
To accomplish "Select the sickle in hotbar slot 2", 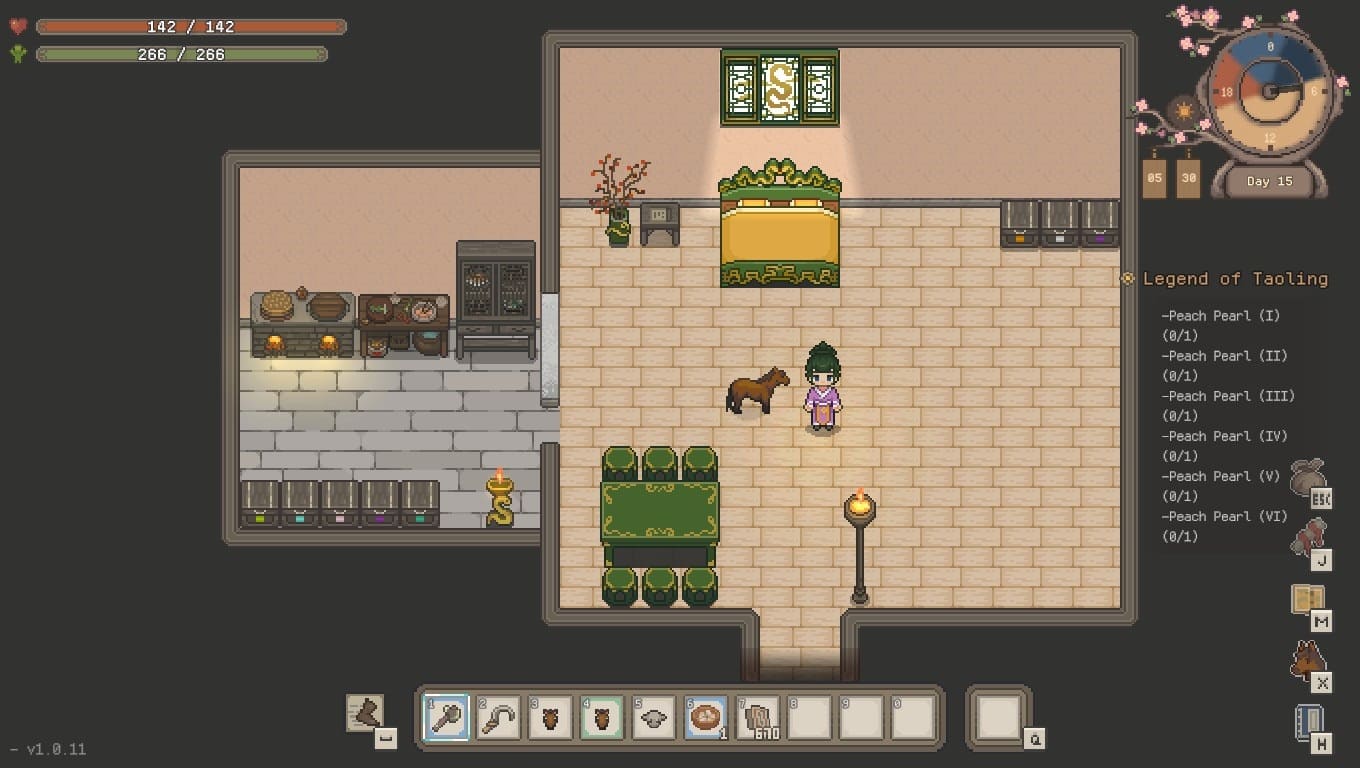I will pyautogui.click(x=498, y=717).
